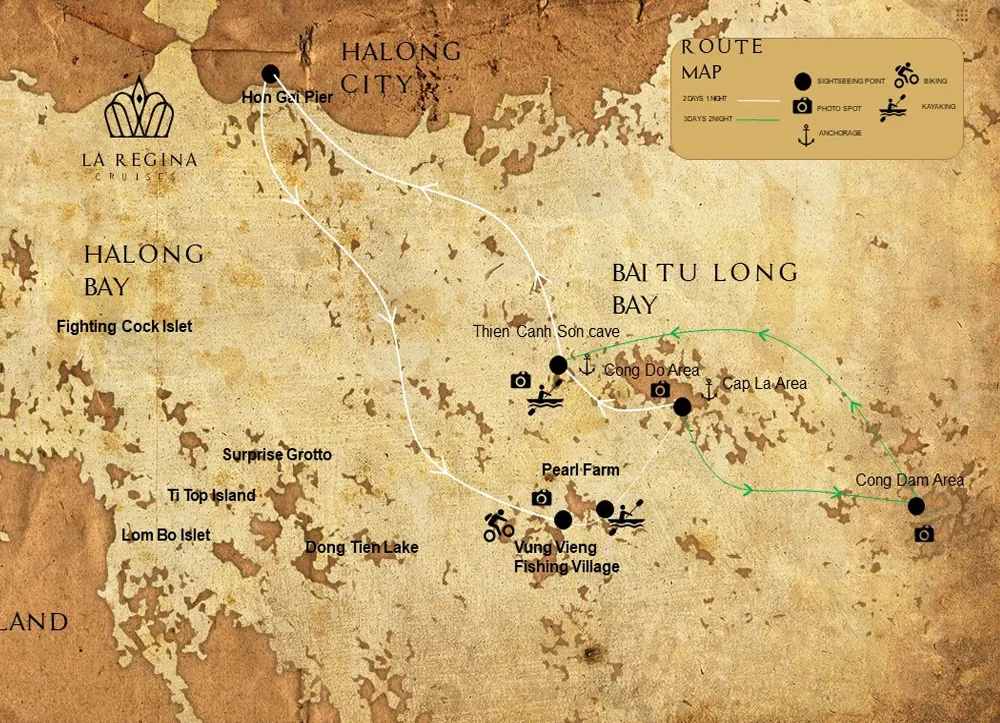Select the Vung Vieng Fishing Village dot
1000x723 pixels.
[x=563, y=520]
